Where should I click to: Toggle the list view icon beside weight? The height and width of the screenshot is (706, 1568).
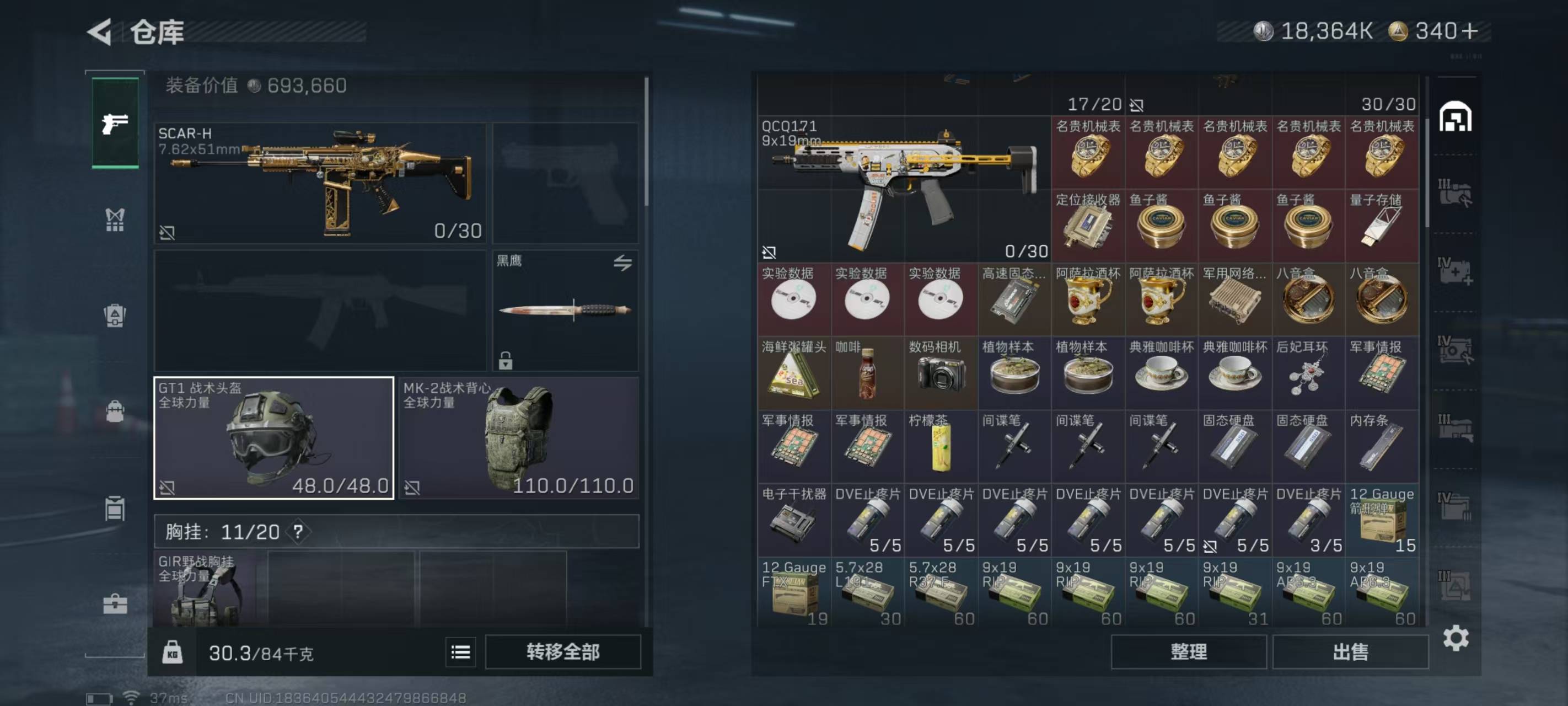tap(460, 652)
